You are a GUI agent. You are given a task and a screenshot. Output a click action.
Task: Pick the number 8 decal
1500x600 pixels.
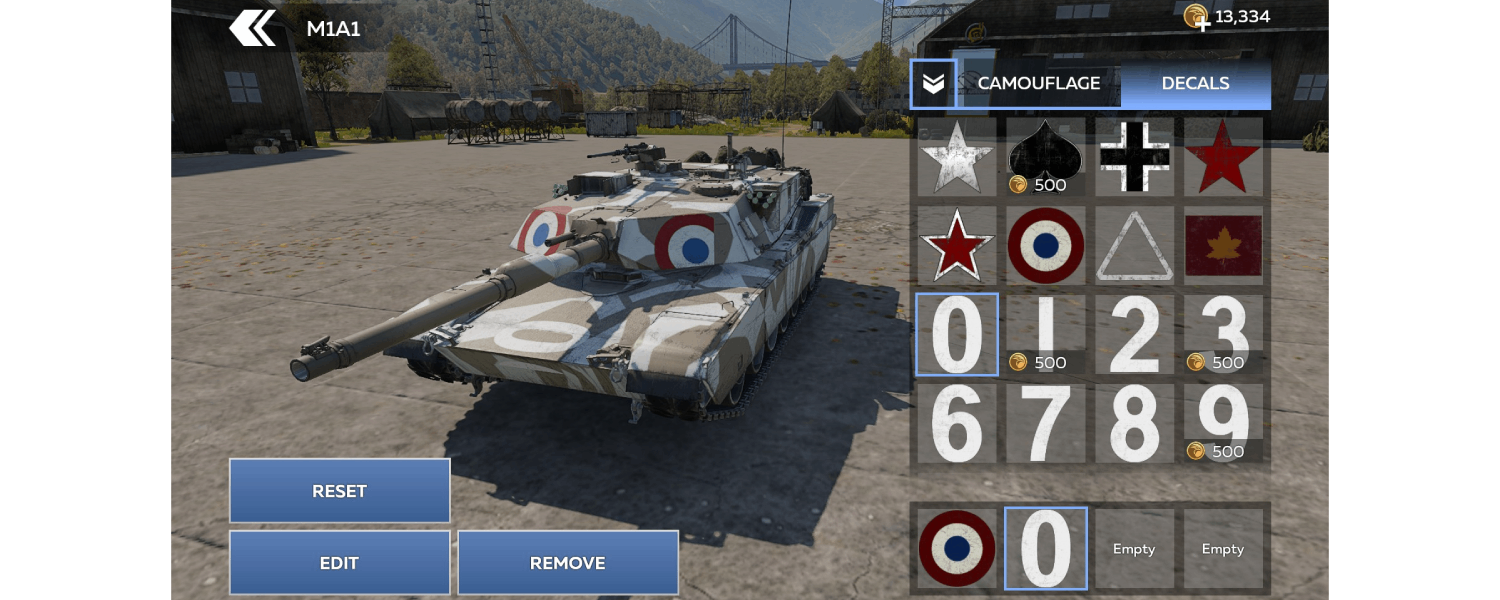coord(1135,424)
